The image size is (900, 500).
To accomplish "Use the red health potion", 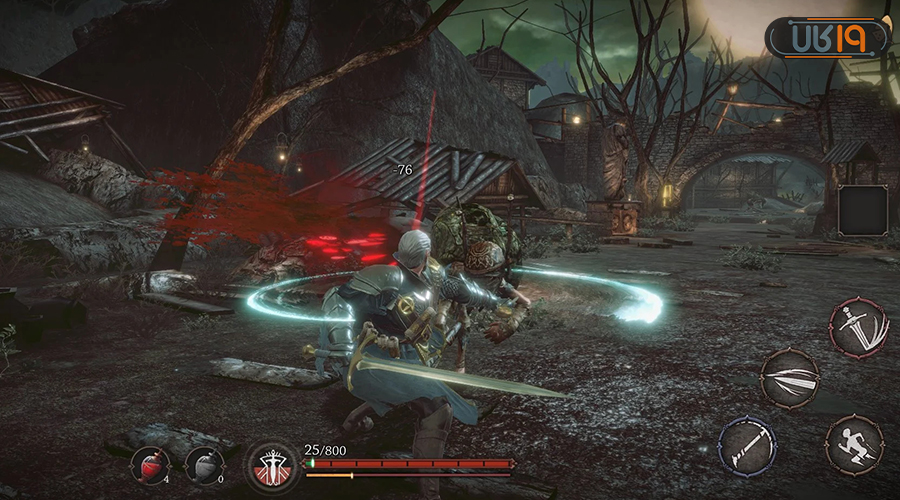I will pos(151,465).
